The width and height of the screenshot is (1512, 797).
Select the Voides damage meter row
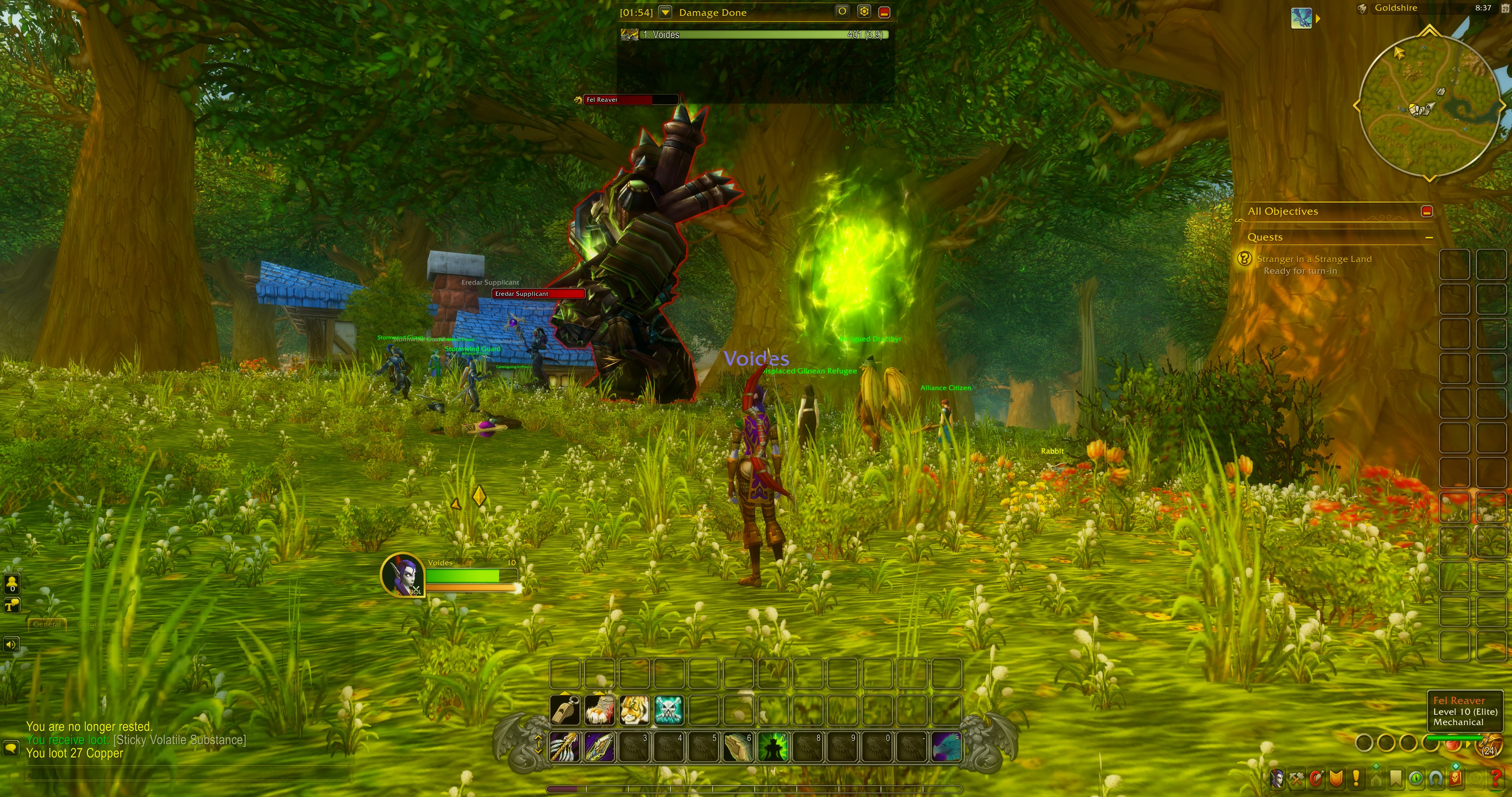pos(755,35)
